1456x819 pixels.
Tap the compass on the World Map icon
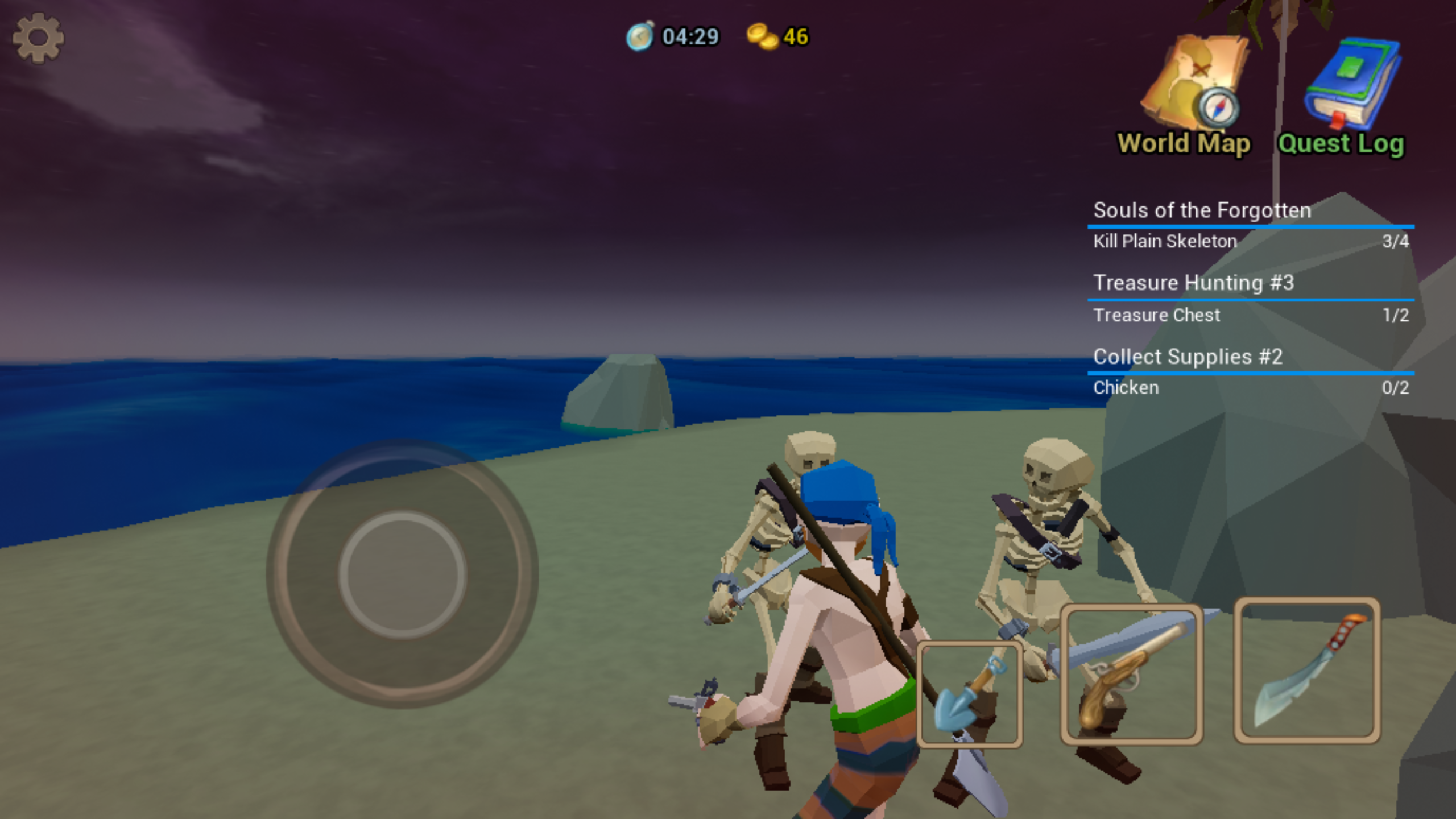(x=1218, y=108)
